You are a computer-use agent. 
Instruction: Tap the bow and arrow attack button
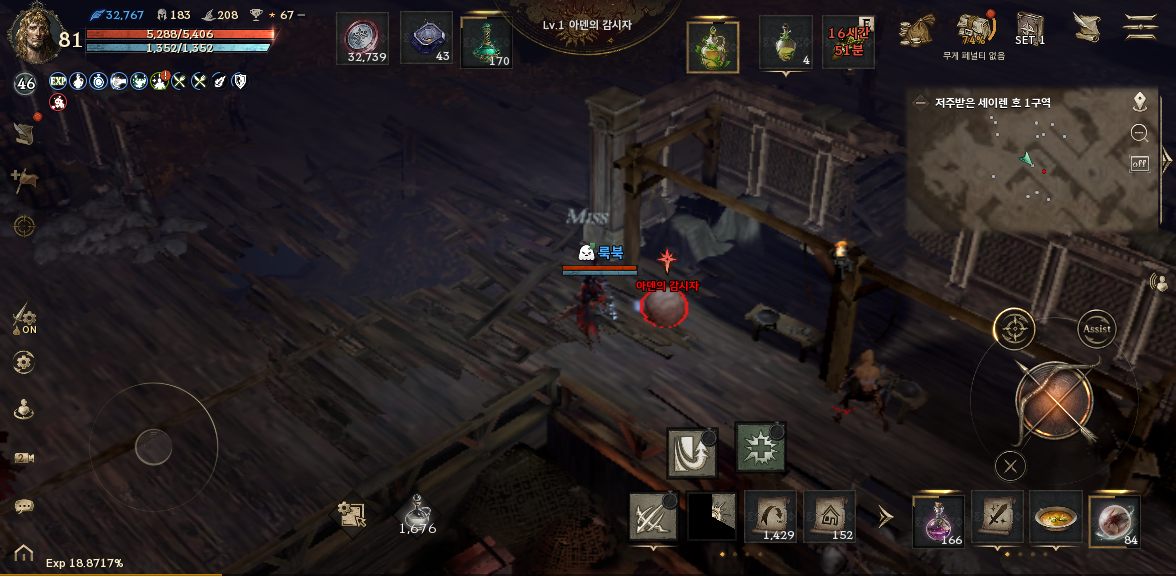tap(1054, 401)
